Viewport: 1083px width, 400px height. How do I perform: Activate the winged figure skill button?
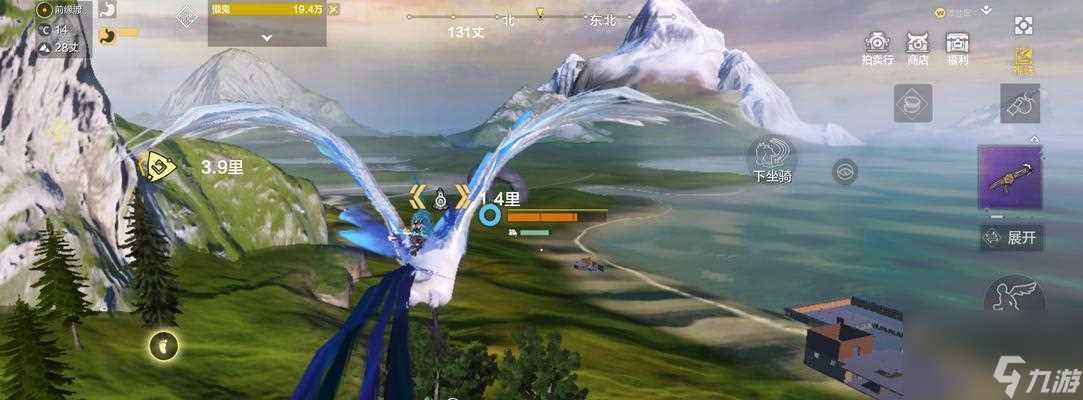tap(1014, 295)
